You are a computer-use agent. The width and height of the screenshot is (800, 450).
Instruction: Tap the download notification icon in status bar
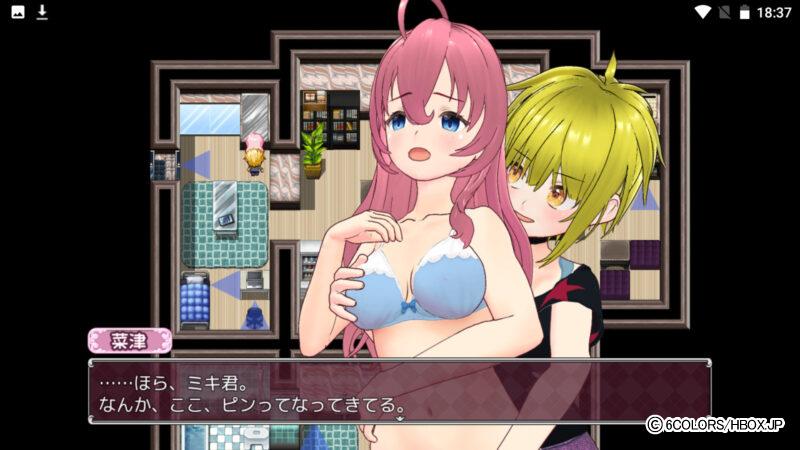point(42,12)
